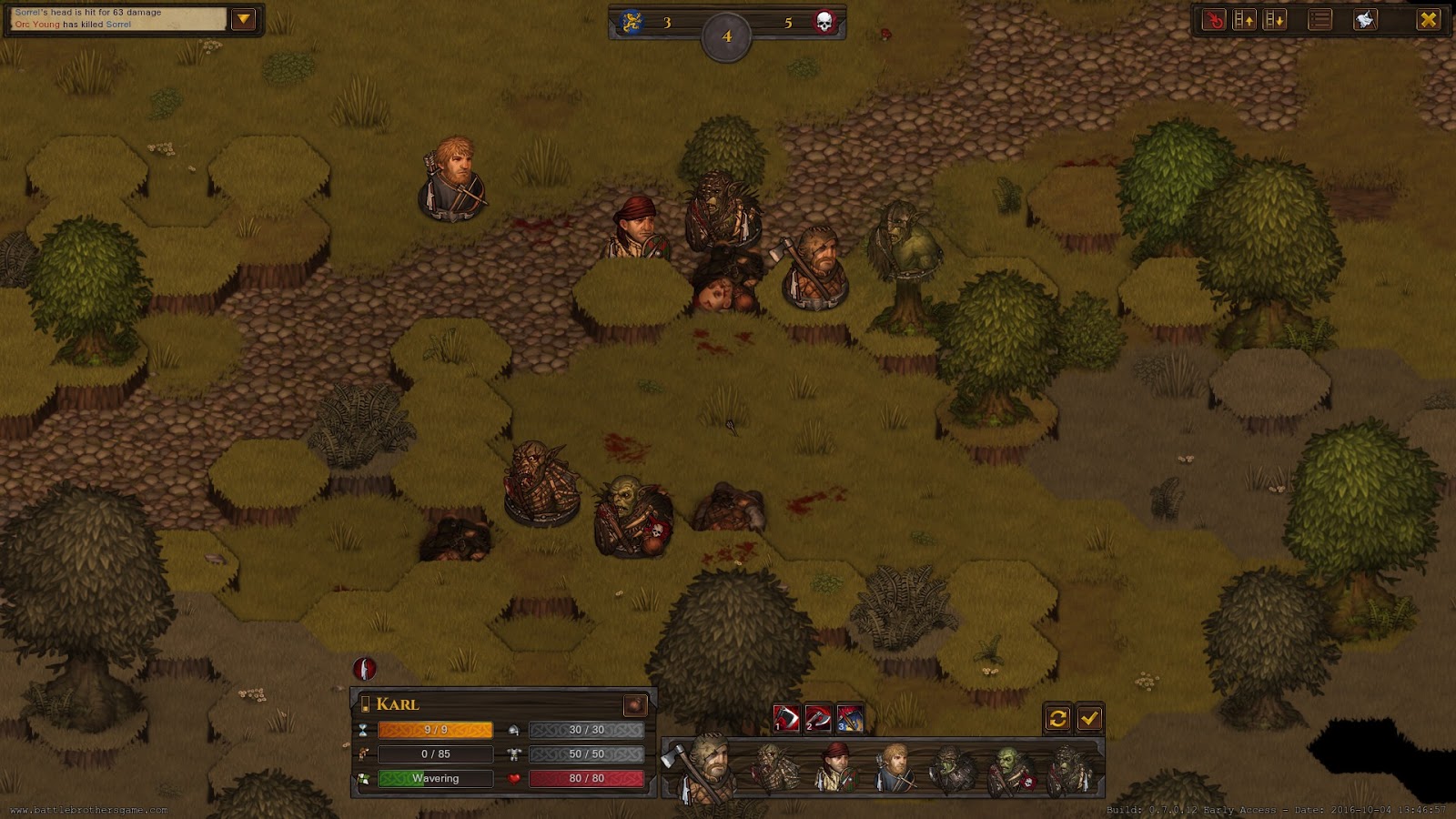Image resolution: width=1456 pixels, height=819 pixels.
Task: Expand the combat log with the yellow arrow
Action: (x=243, y=18)
